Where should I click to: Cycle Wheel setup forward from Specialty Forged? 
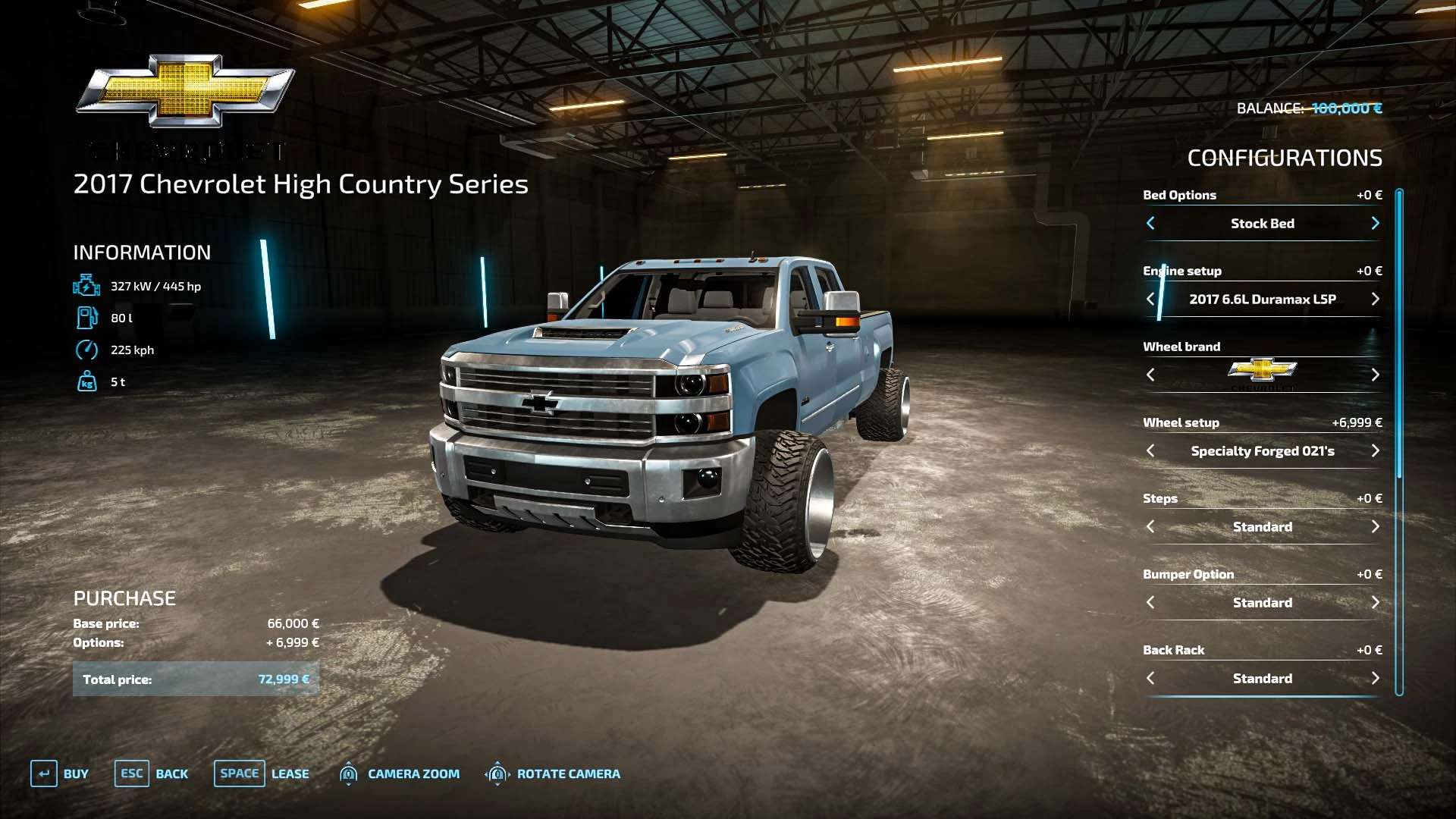(x=1375, y=450)
